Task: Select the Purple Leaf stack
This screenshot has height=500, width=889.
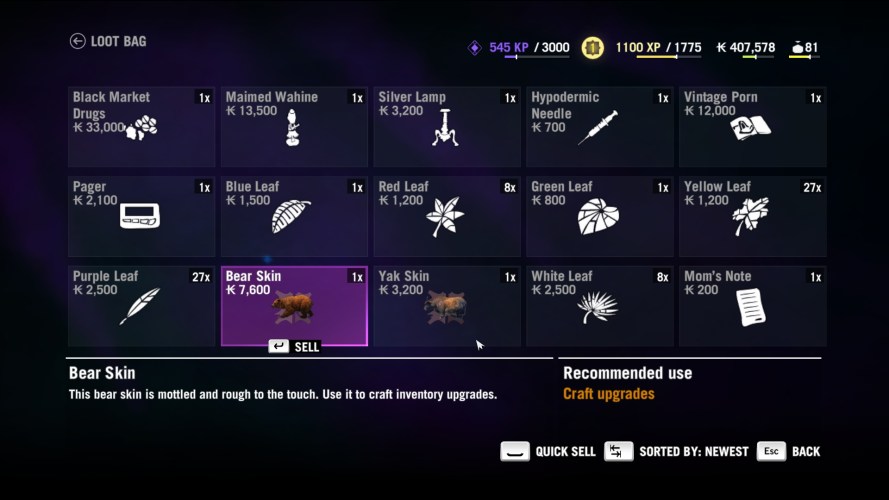Action: click(141, 306)
